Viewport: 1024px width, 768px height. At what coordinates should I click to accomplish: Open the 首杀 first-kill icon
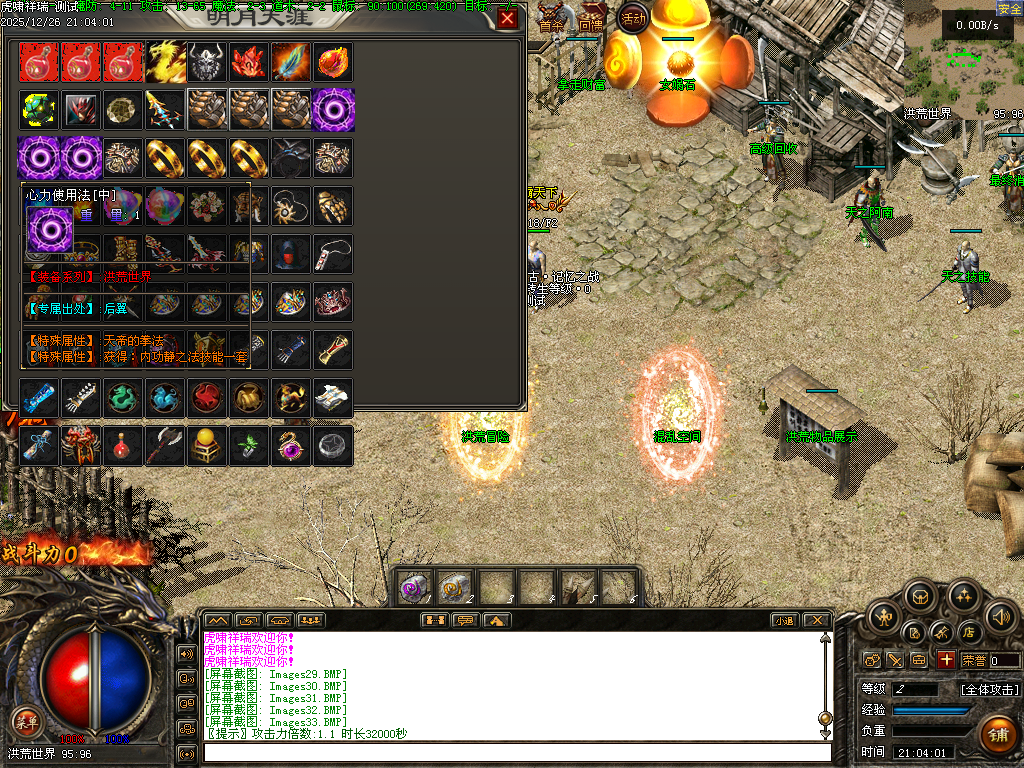pos(551,22)
